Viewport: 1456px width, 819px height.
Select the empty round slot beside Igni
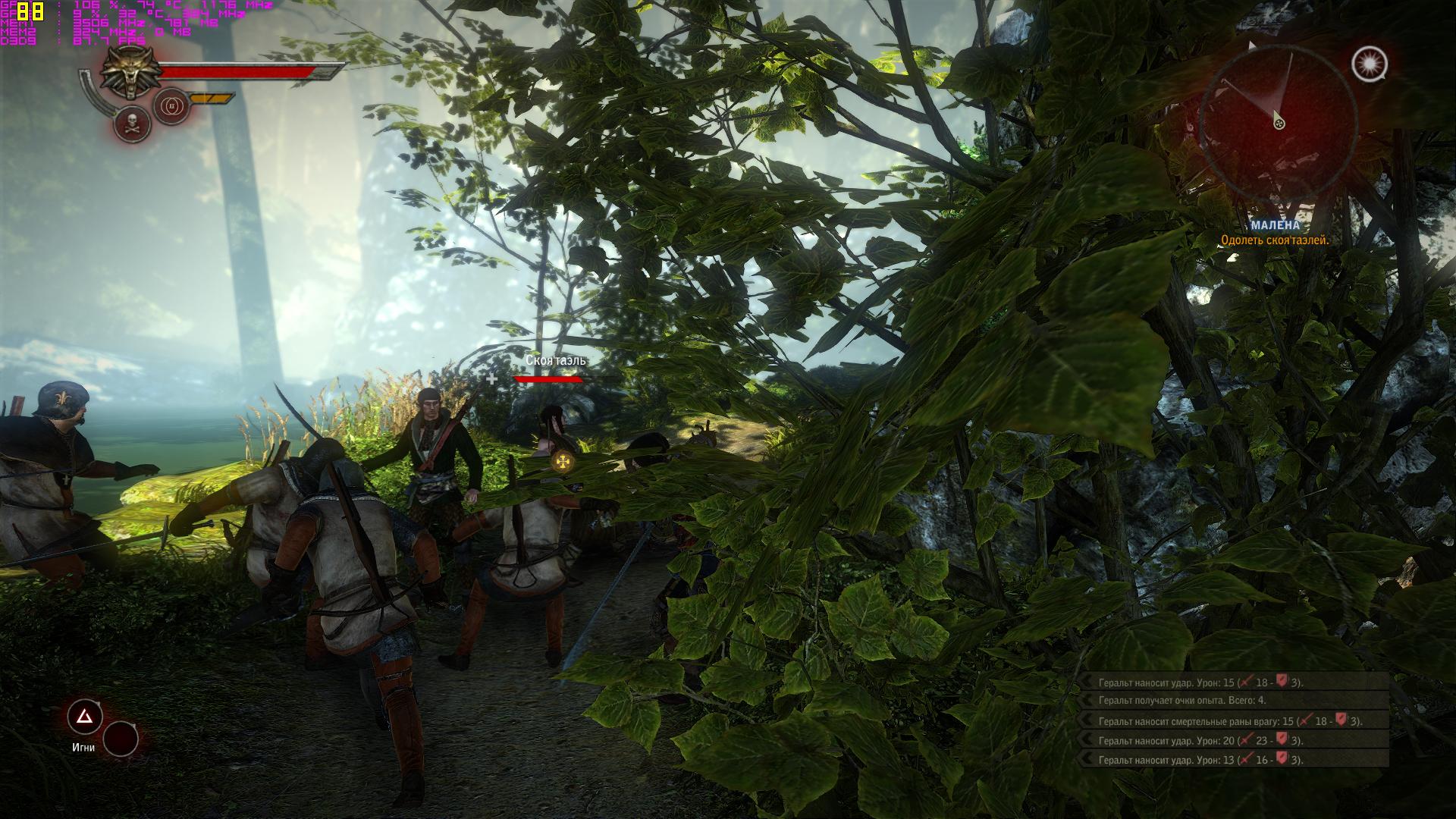[x=121, y=739]
